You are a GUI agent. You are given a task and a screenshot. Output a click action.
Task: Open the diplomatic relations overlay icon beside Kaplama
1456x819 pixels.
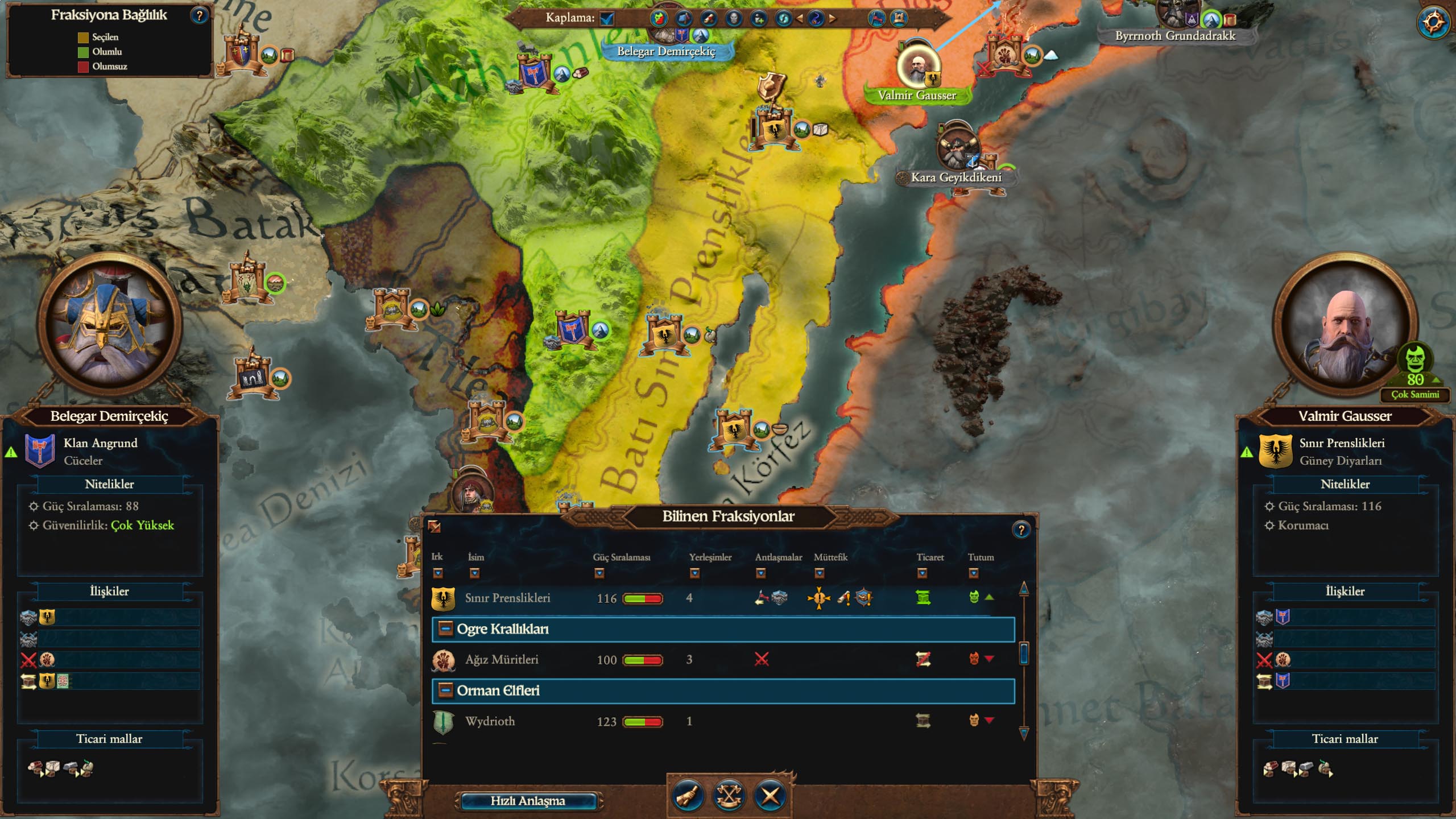pyautogui.click(x=658, y=18)
